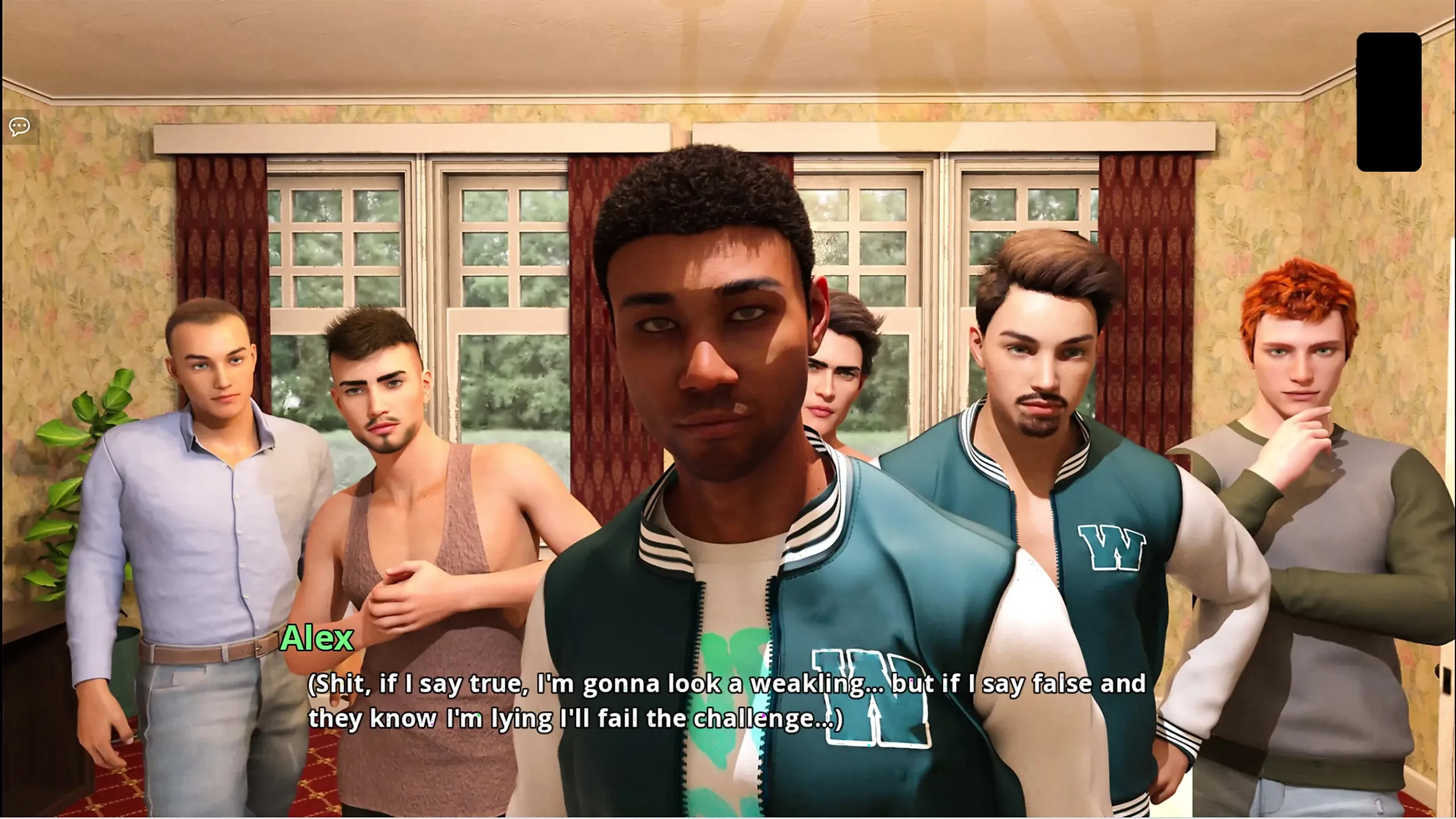Screen dimensions: 1456x819
Task: Click the Alex name label
Action: pos(318,638)
